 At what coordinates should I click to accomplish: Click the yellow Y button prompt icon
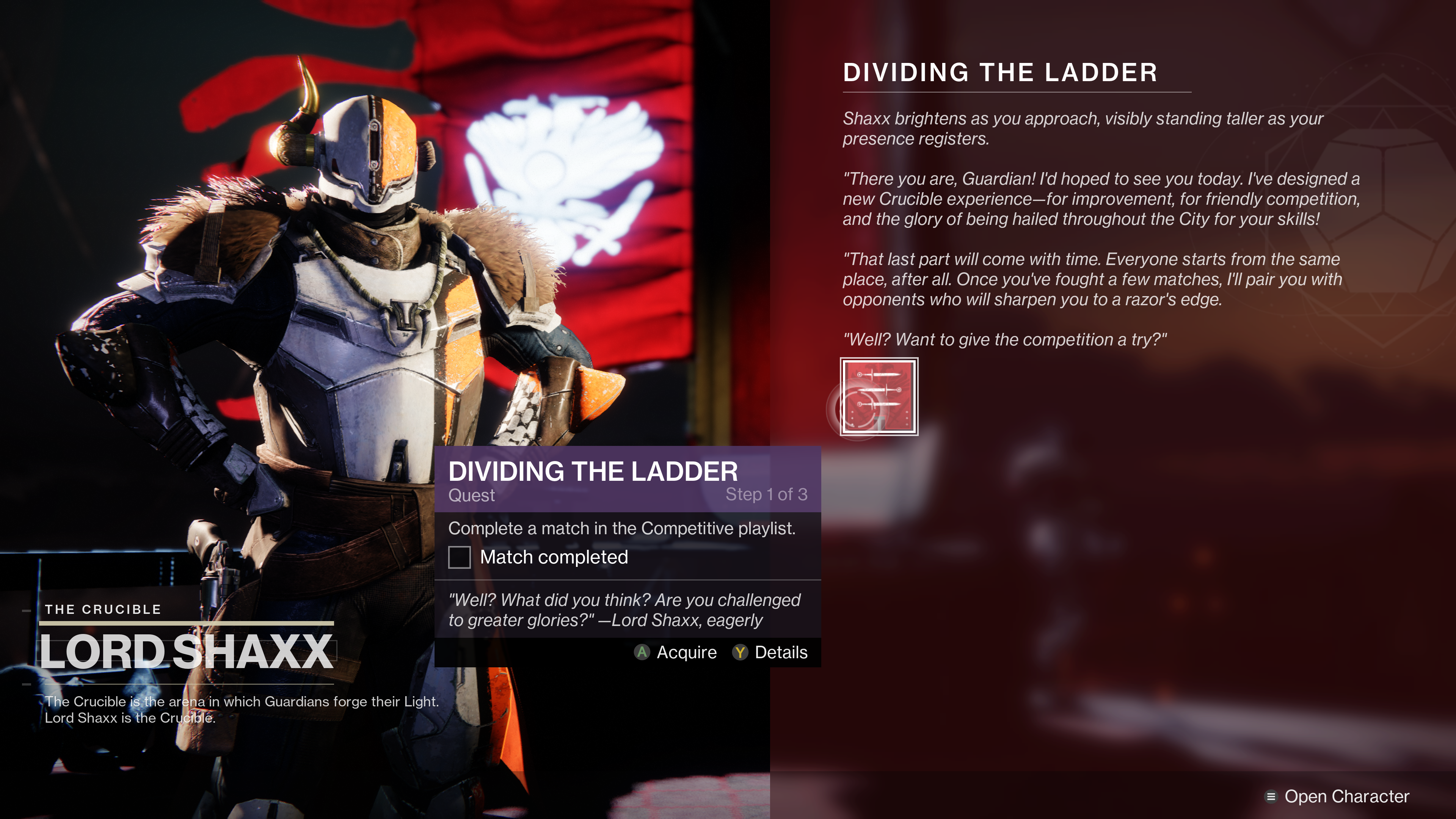click(741, 653)
